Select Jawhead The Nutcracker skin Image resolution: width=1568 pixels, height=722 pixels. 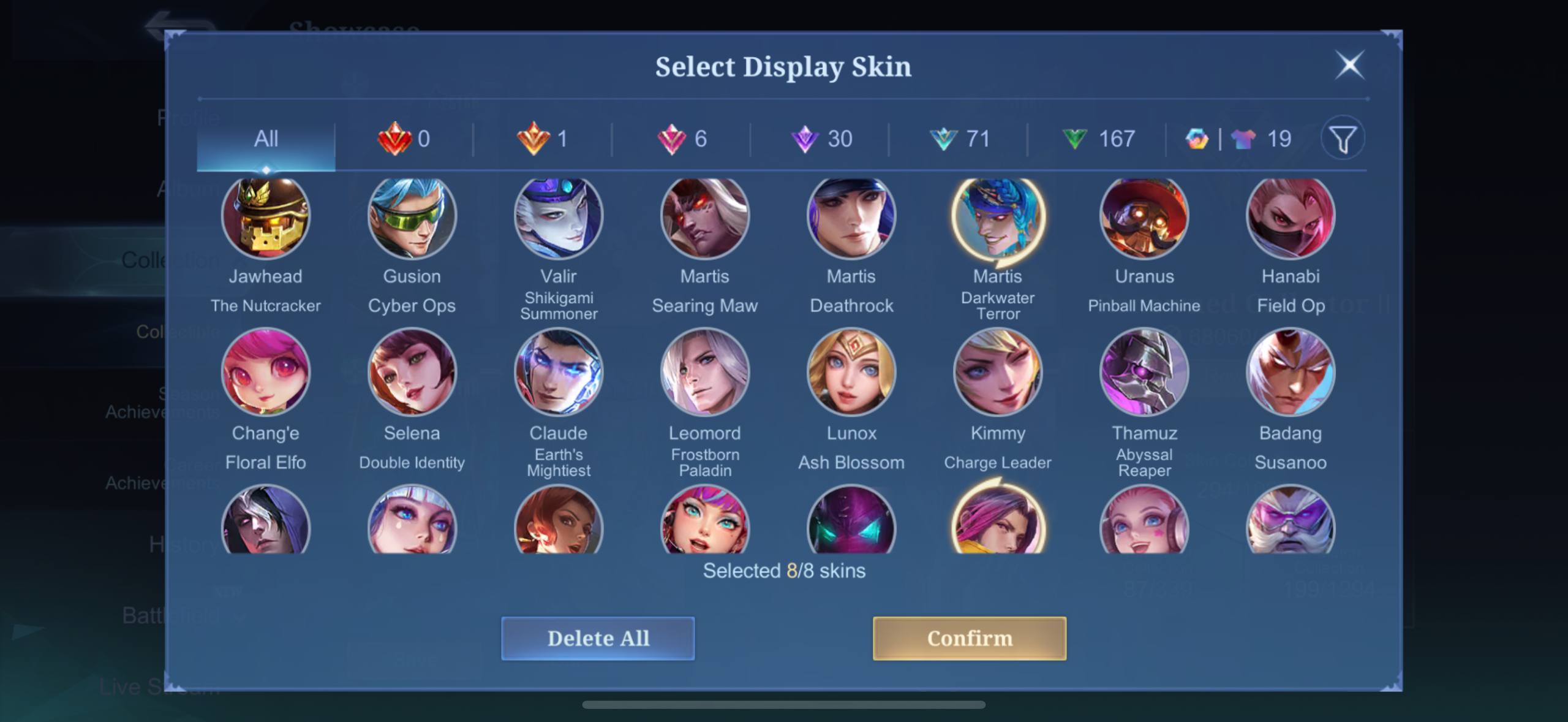click(x=266, y=218)
